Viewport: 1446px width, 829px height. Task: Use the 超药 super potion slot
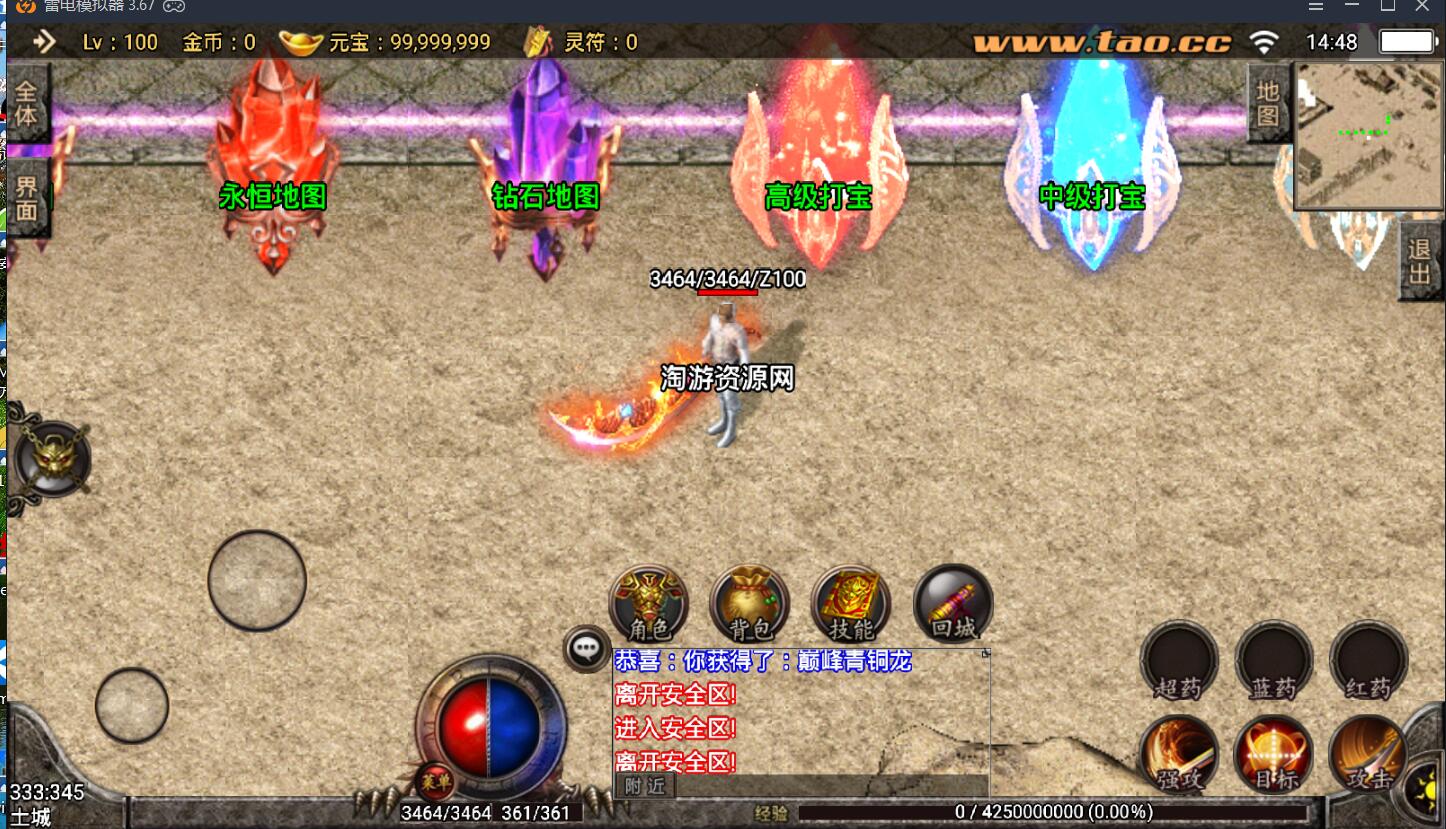pos(1179,660)
